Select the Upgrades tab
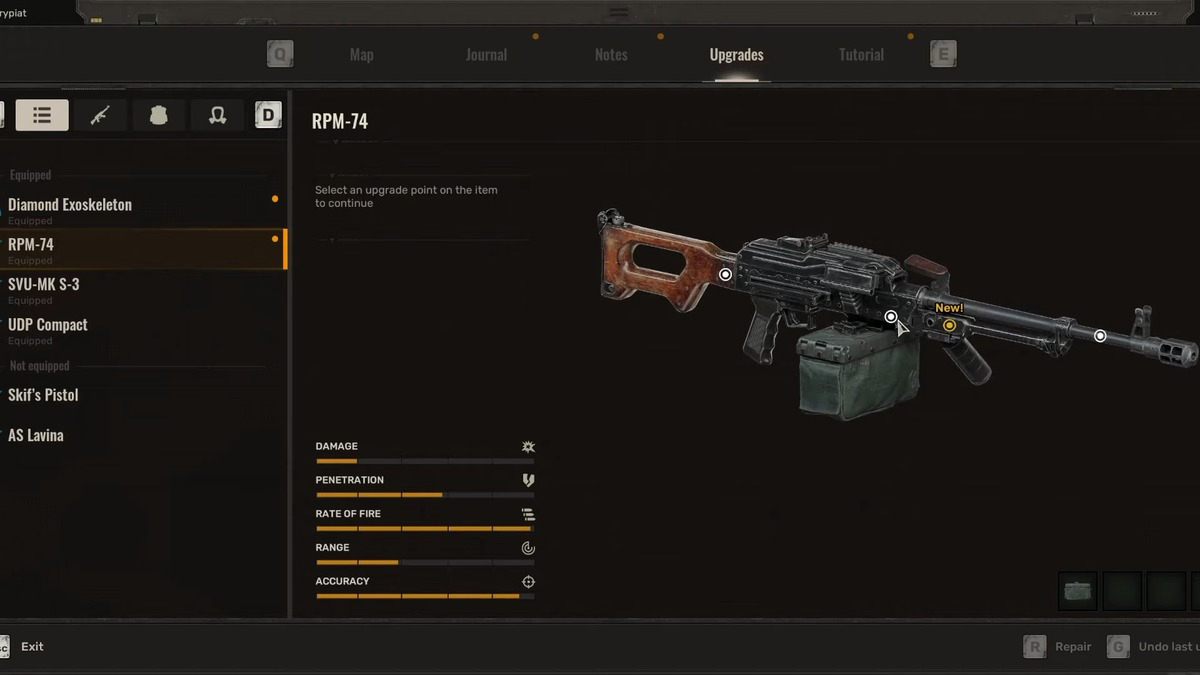The height and width of the screenshot is (675, 1200). (x=736, y=55)
